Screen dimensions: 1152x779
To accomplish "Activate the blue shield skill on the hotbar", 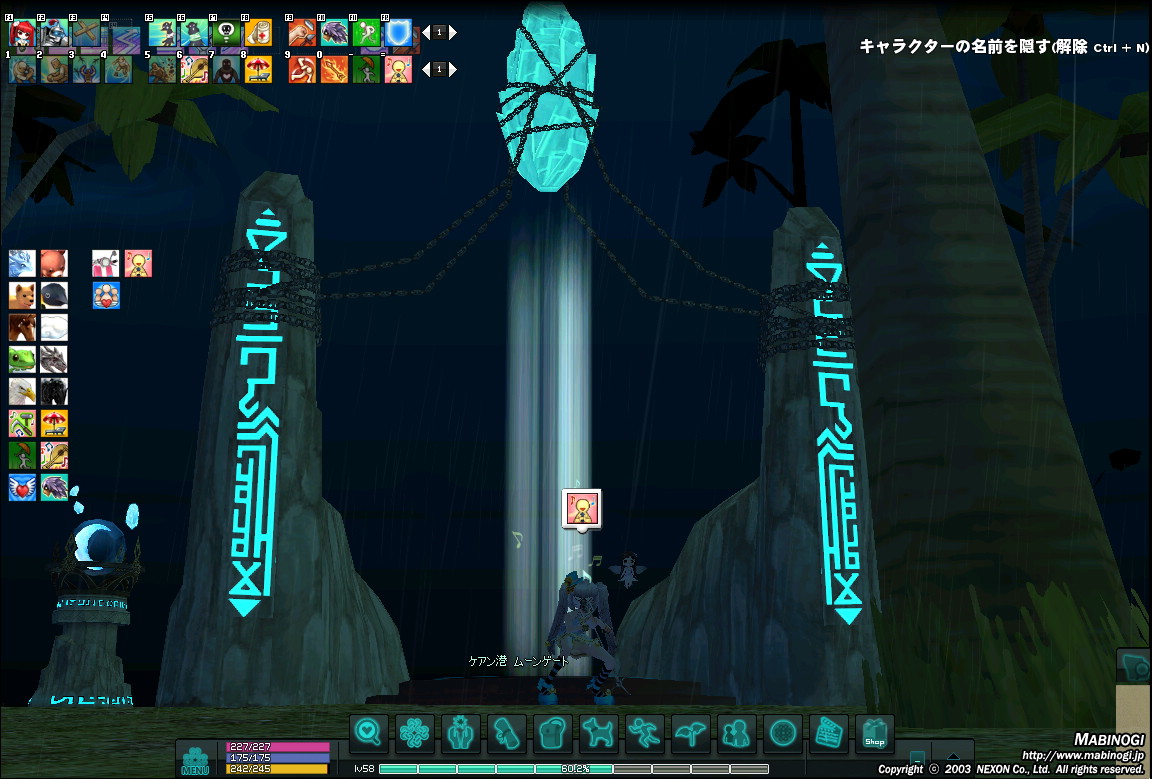I will (x=399, y=33).
